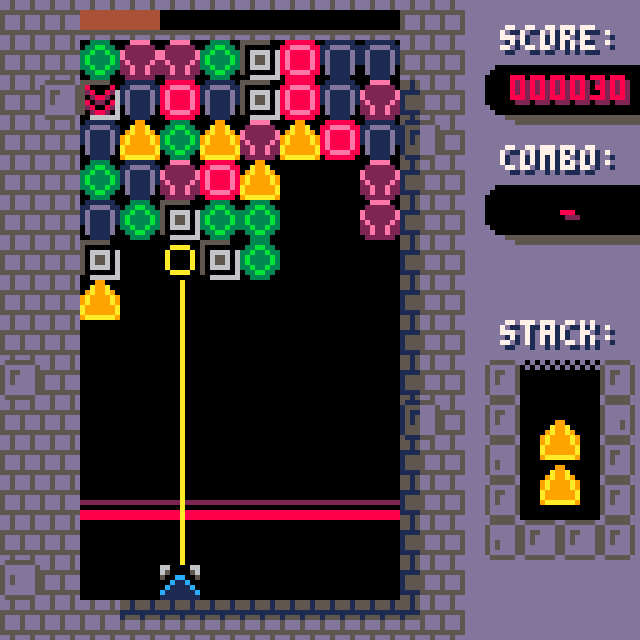Select the red chevron tile on the board

[x=100, y=100]
